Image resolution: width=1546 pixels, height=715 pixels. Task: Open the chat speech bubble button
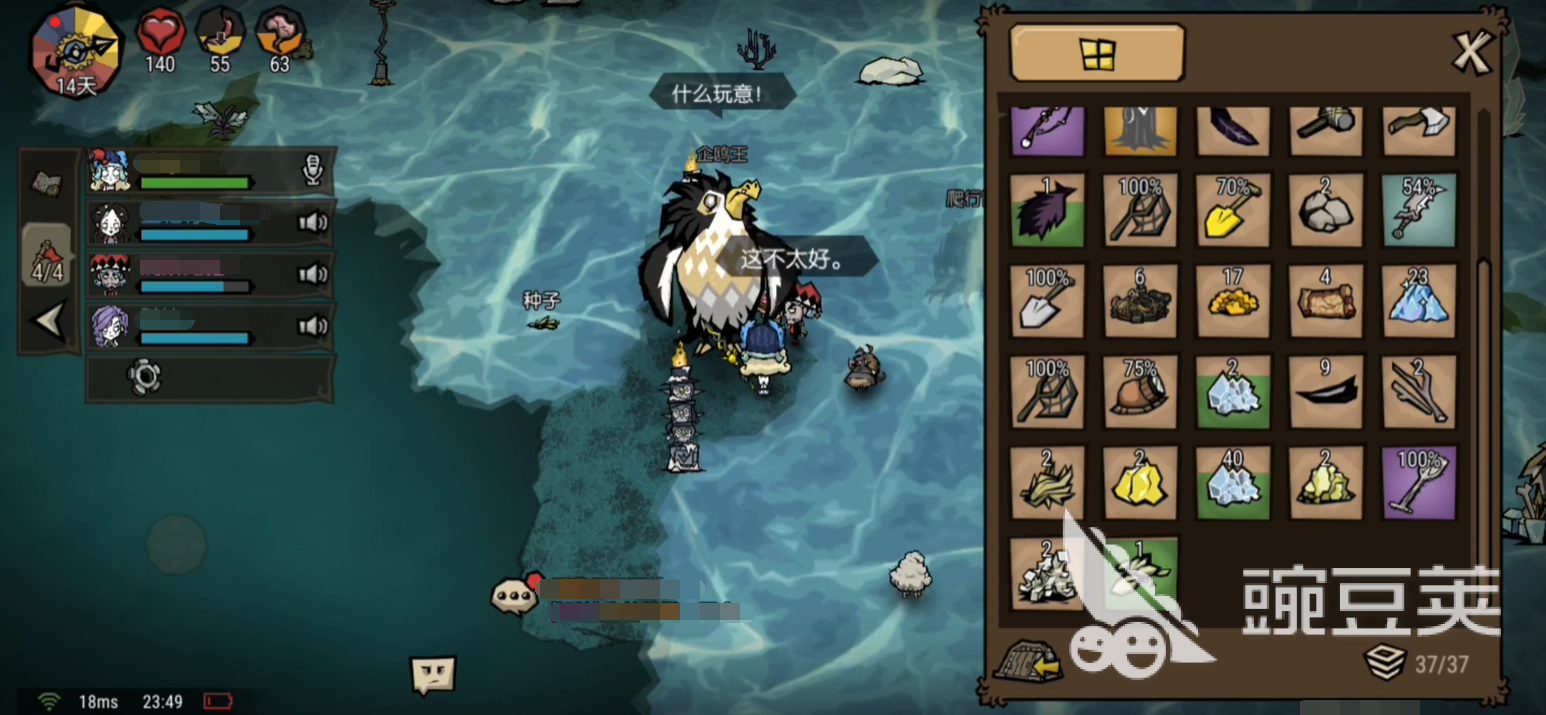(514, 594)
